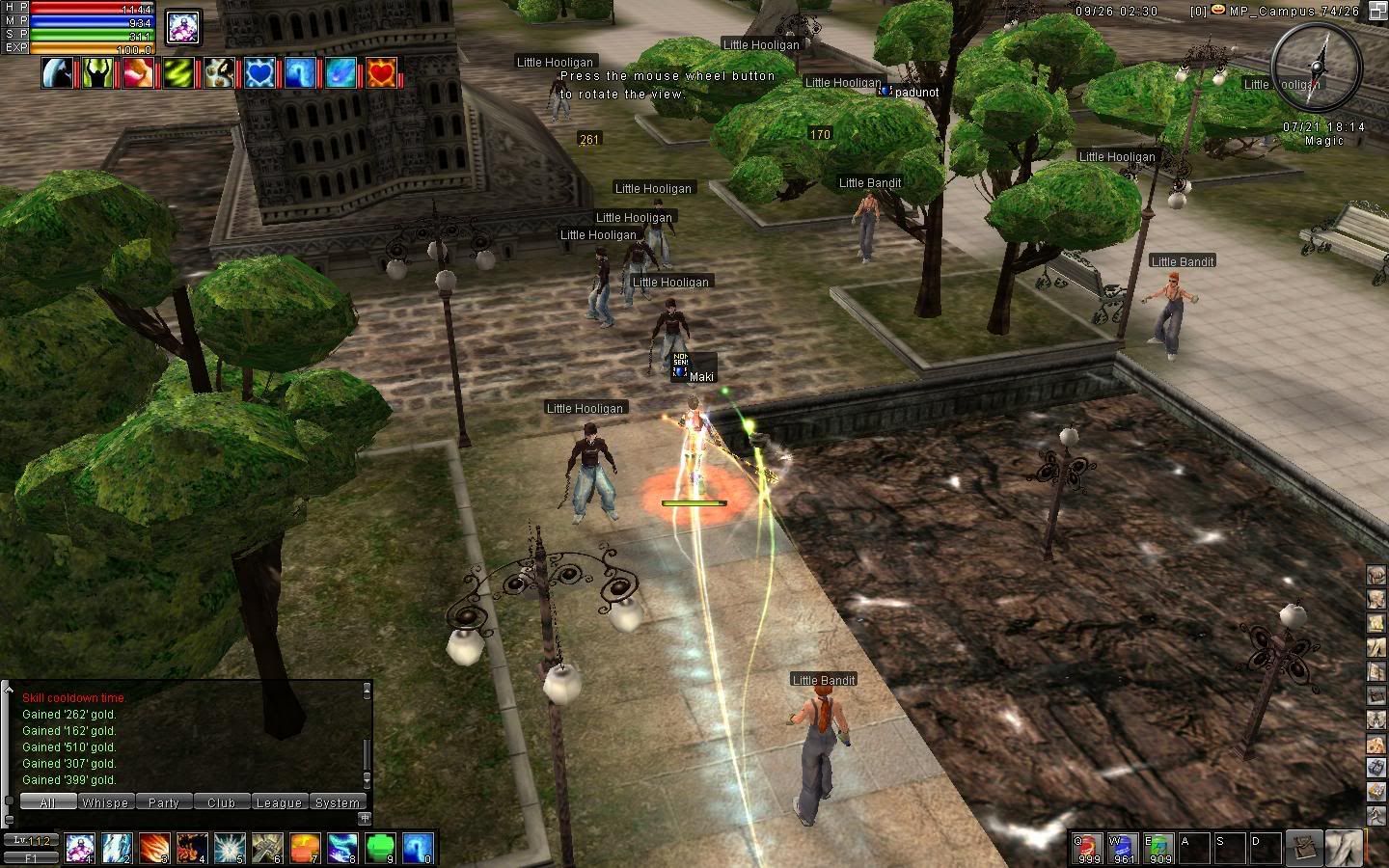The image size is (1389, 868).
Task: Use the green item in slot 9
Action: (x=380, y=848)
